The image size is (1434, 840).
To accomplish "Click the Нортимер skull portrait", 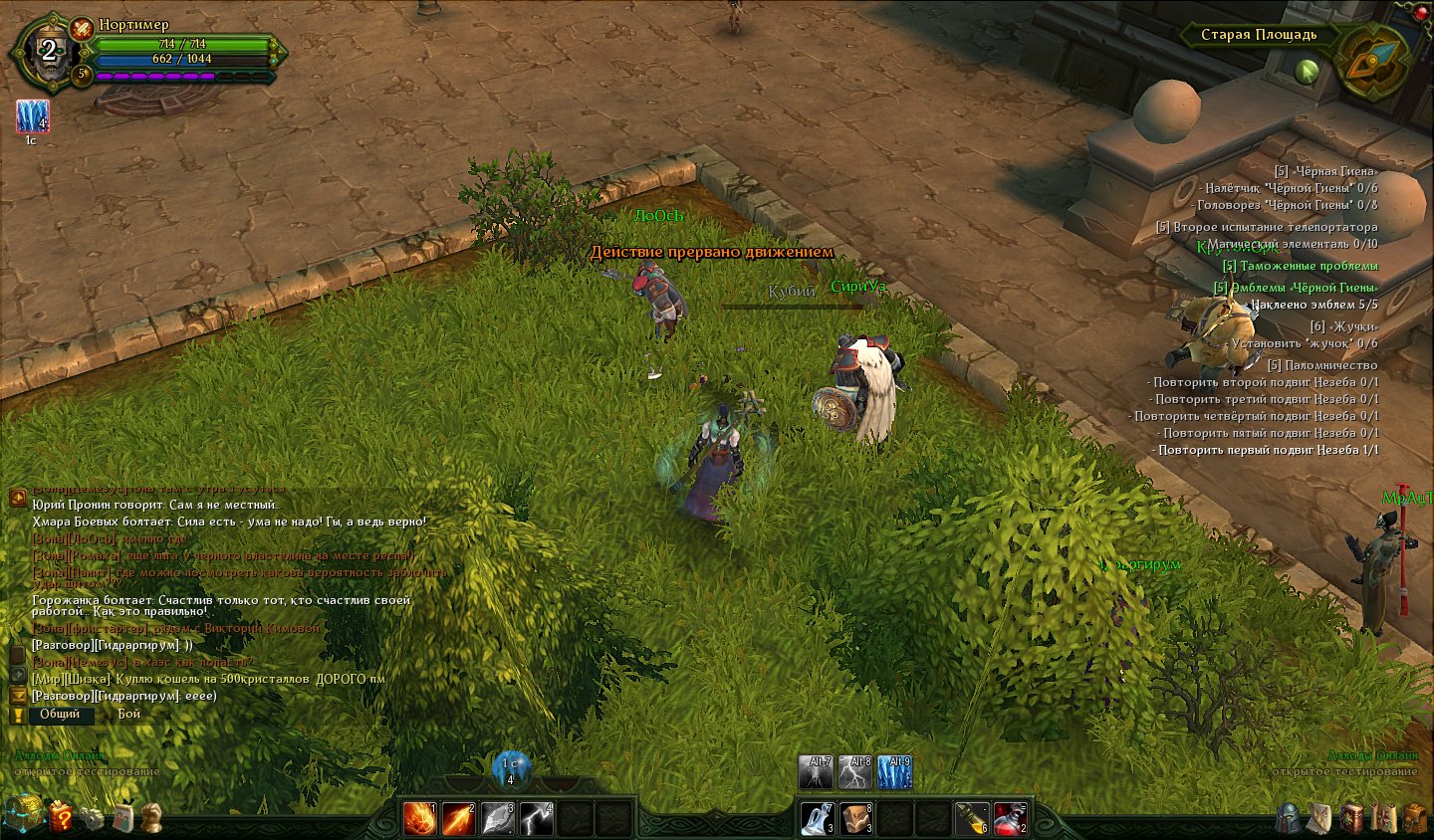I will [48, 52].
